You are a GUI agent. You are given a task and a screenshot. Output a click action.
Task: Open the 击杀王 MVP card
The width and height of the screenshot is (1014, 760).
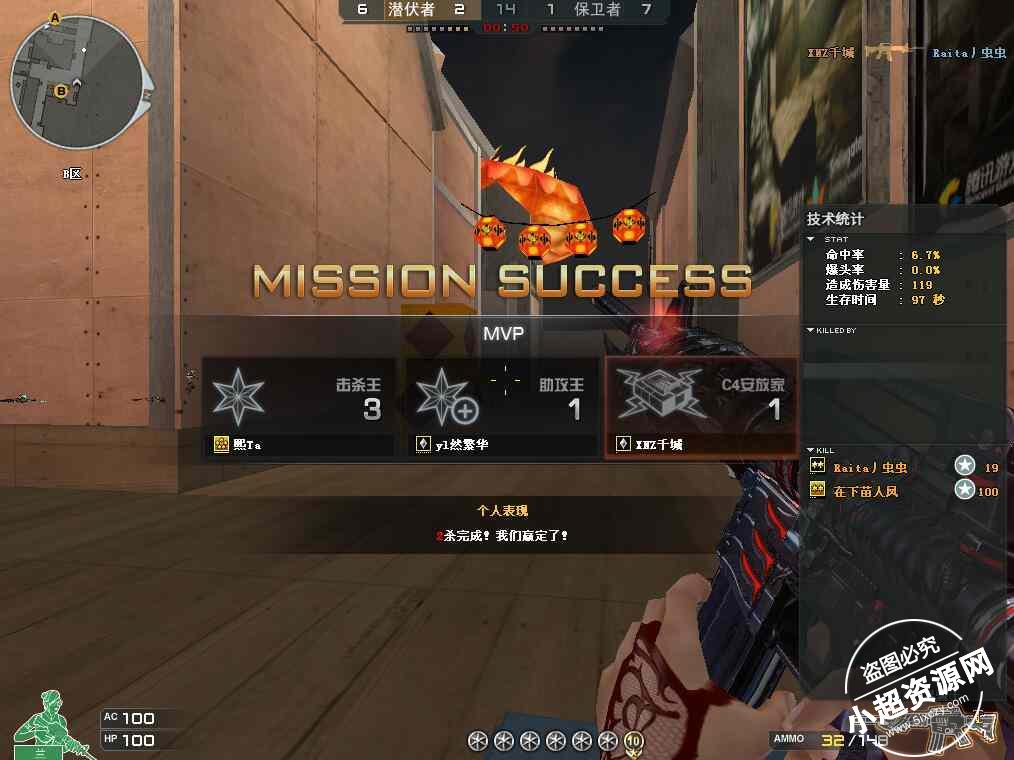tap(300, 407)
